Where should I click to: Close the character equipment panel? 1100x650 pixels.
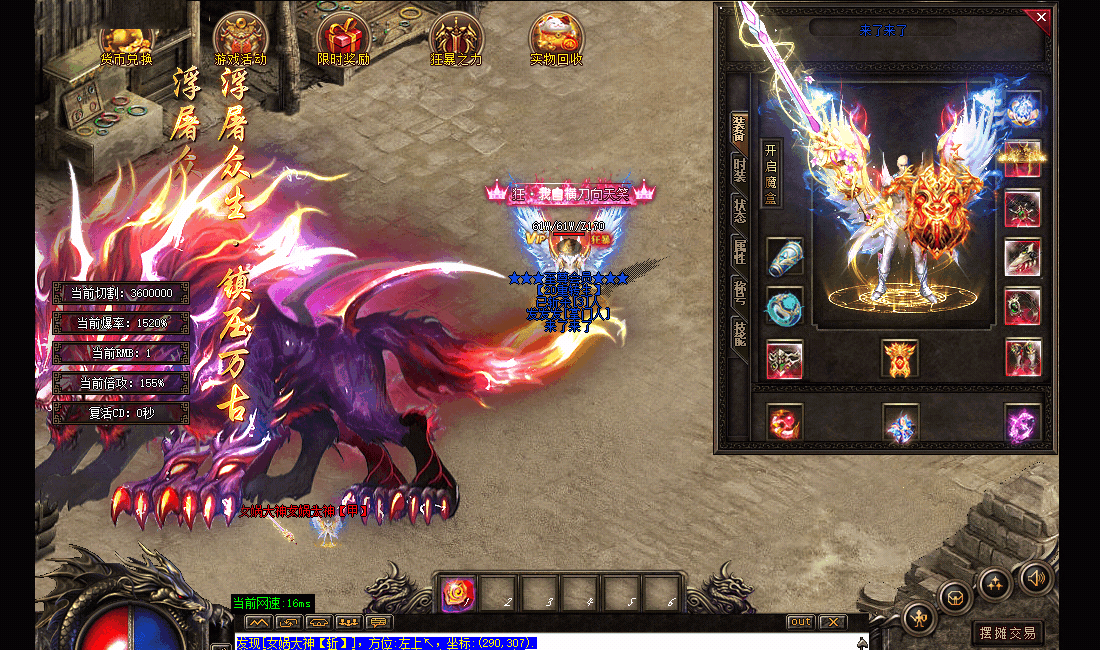coord(1041,17)
